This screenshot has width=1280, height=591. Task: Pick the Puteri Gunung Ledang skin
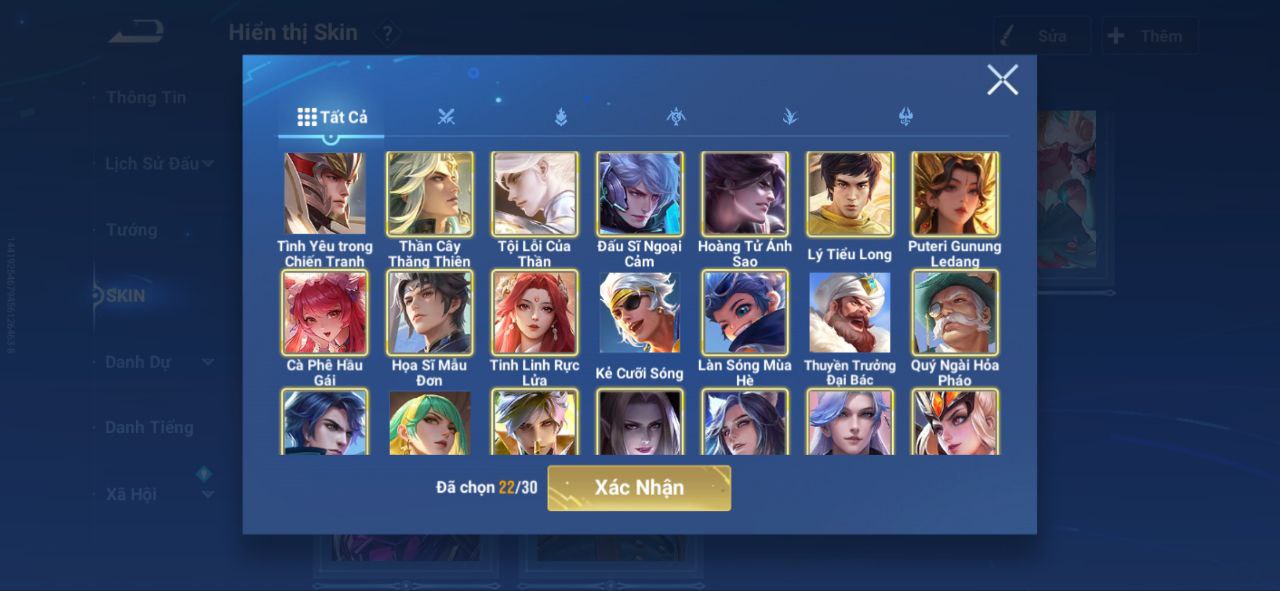pyautogui.click(x=955, y=194)
